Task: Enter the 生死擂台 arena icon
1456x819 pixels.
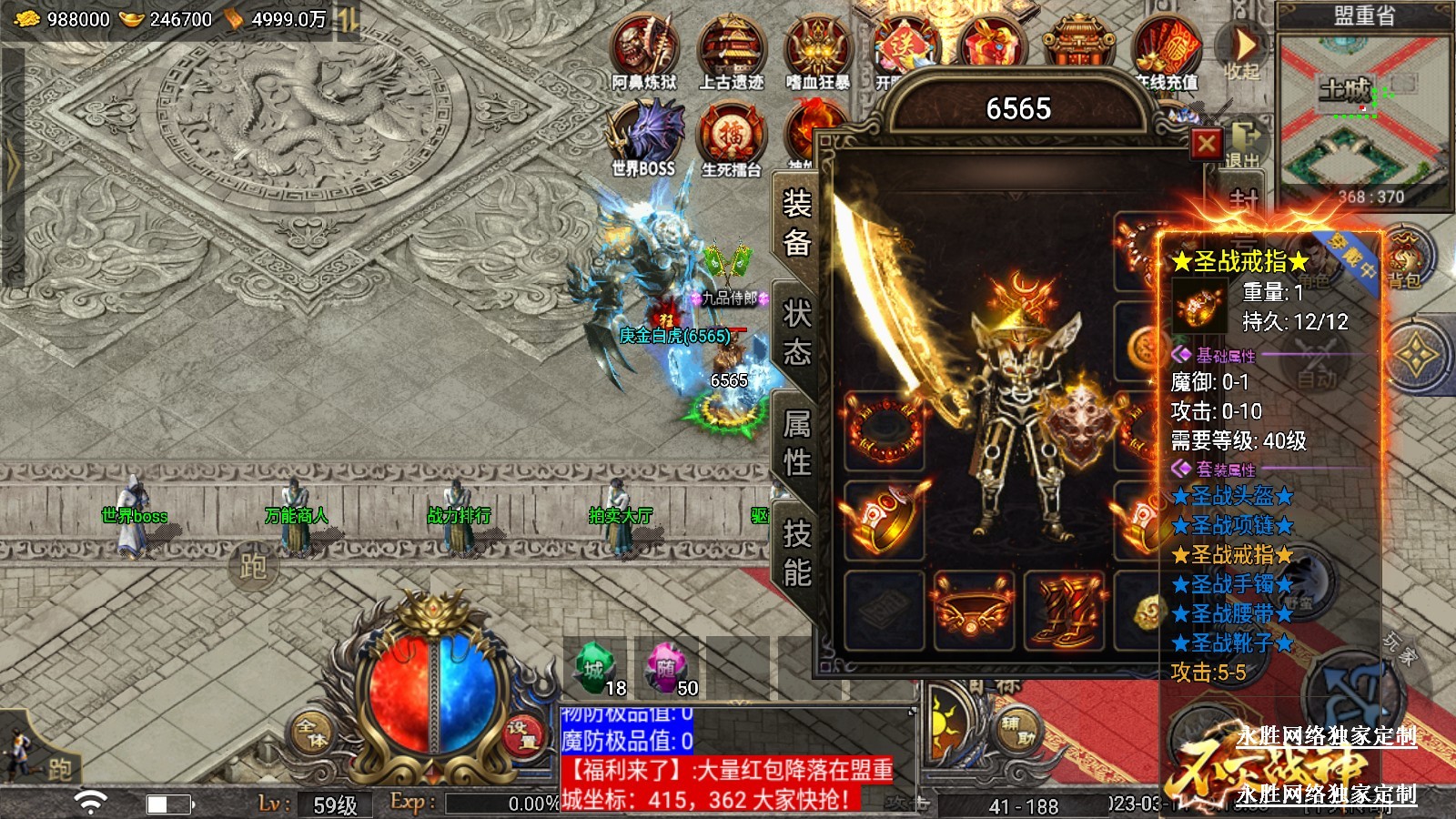Action: (731, 136)
